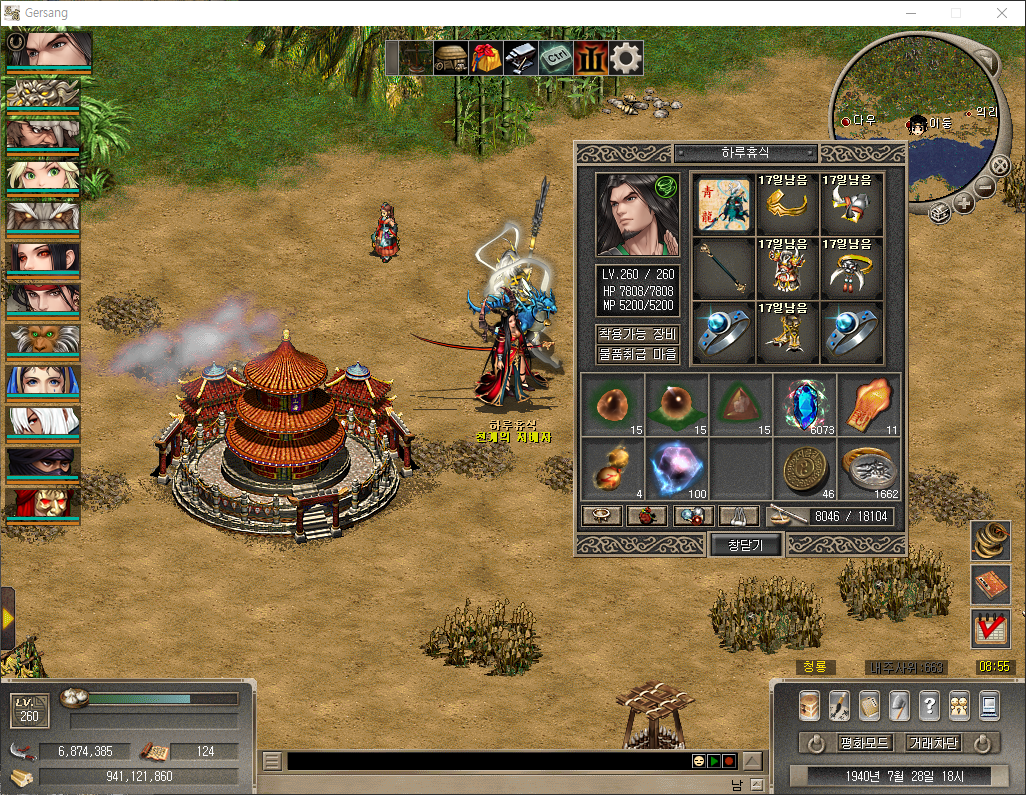Screen dimensions: 1026x795
Task: Open the red checkmark calendar icon
Action: point(988,628)
